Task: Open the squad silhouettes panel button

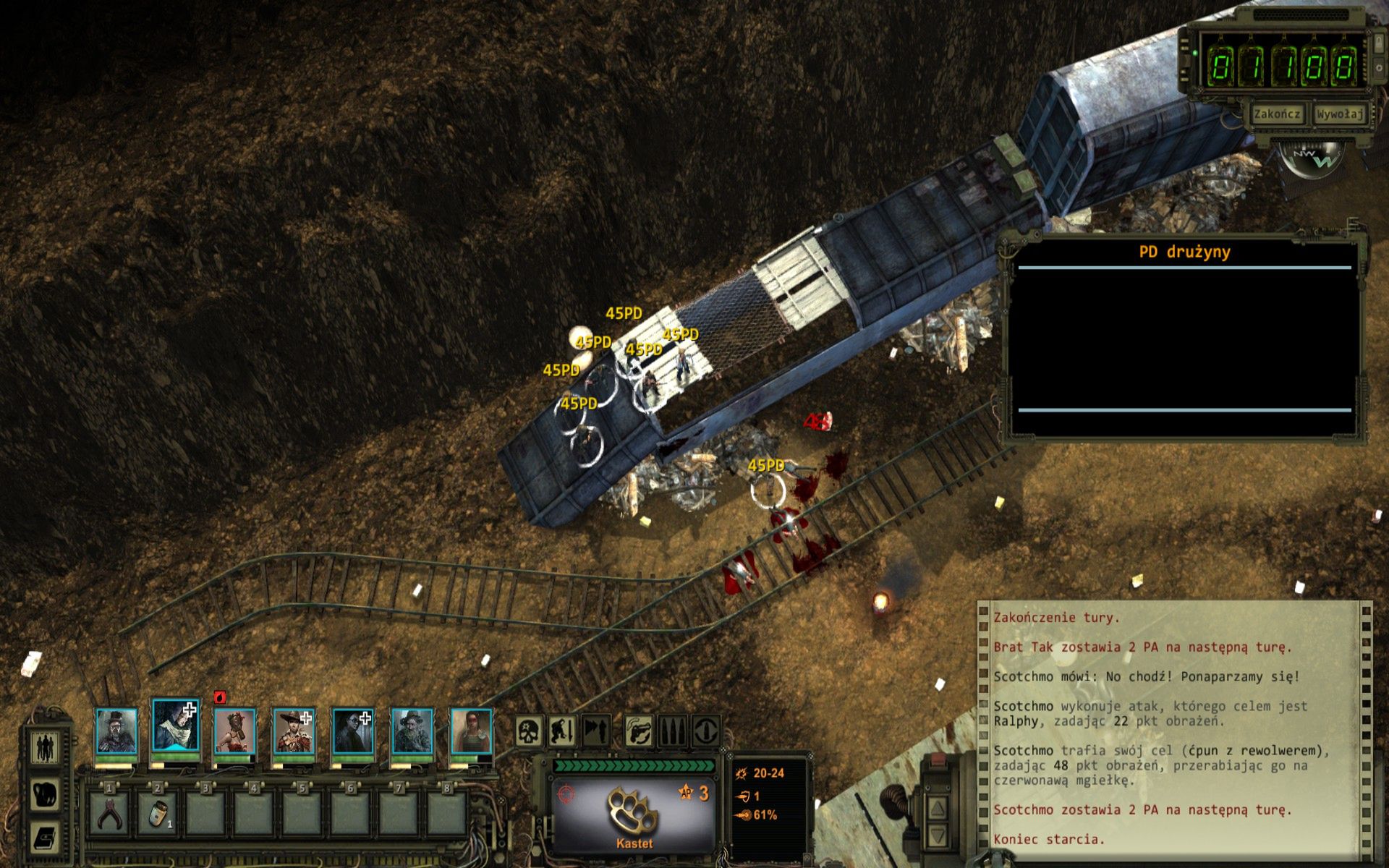Action: click(x=45, y=747)
